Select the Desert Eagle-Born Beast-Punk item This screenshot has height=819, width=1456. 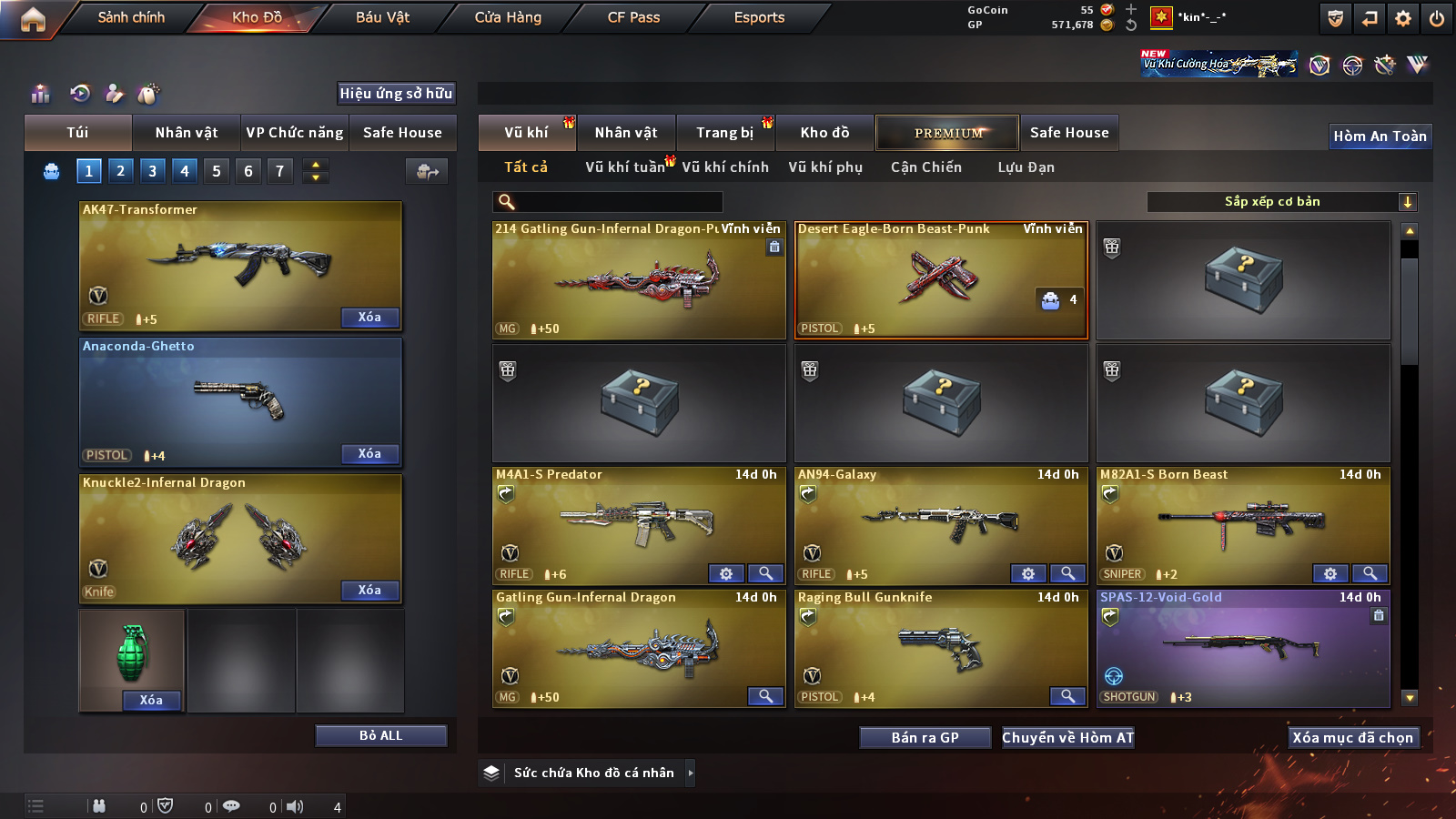pos(940,280)
